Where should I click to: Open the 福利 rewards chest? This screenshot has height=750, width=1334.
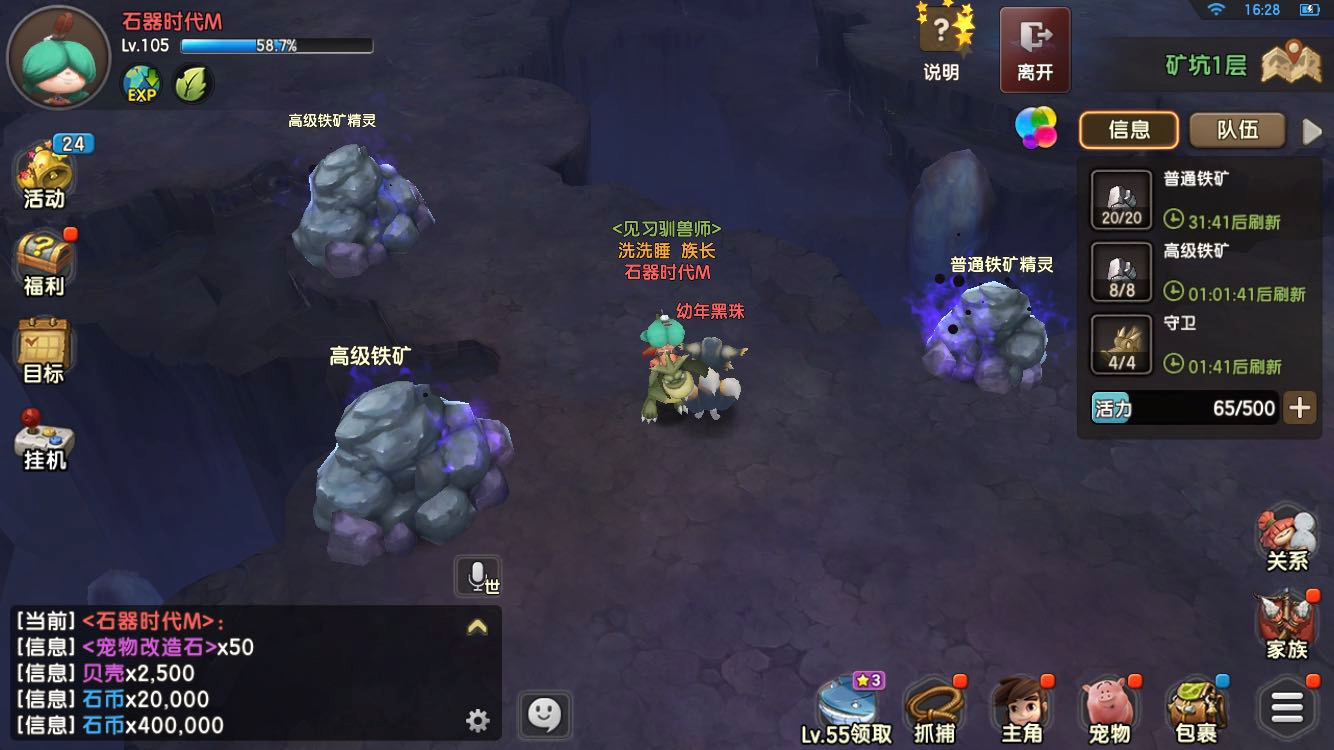click(x=44, y=263)
